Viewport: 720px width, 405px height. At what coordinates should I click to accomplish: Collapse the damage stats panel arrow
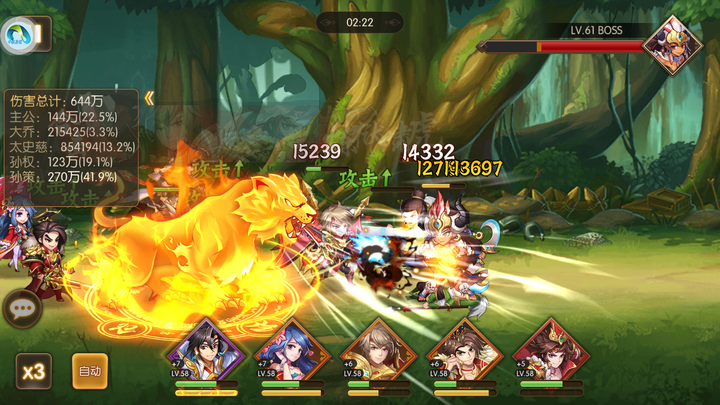tap(149, 98)
